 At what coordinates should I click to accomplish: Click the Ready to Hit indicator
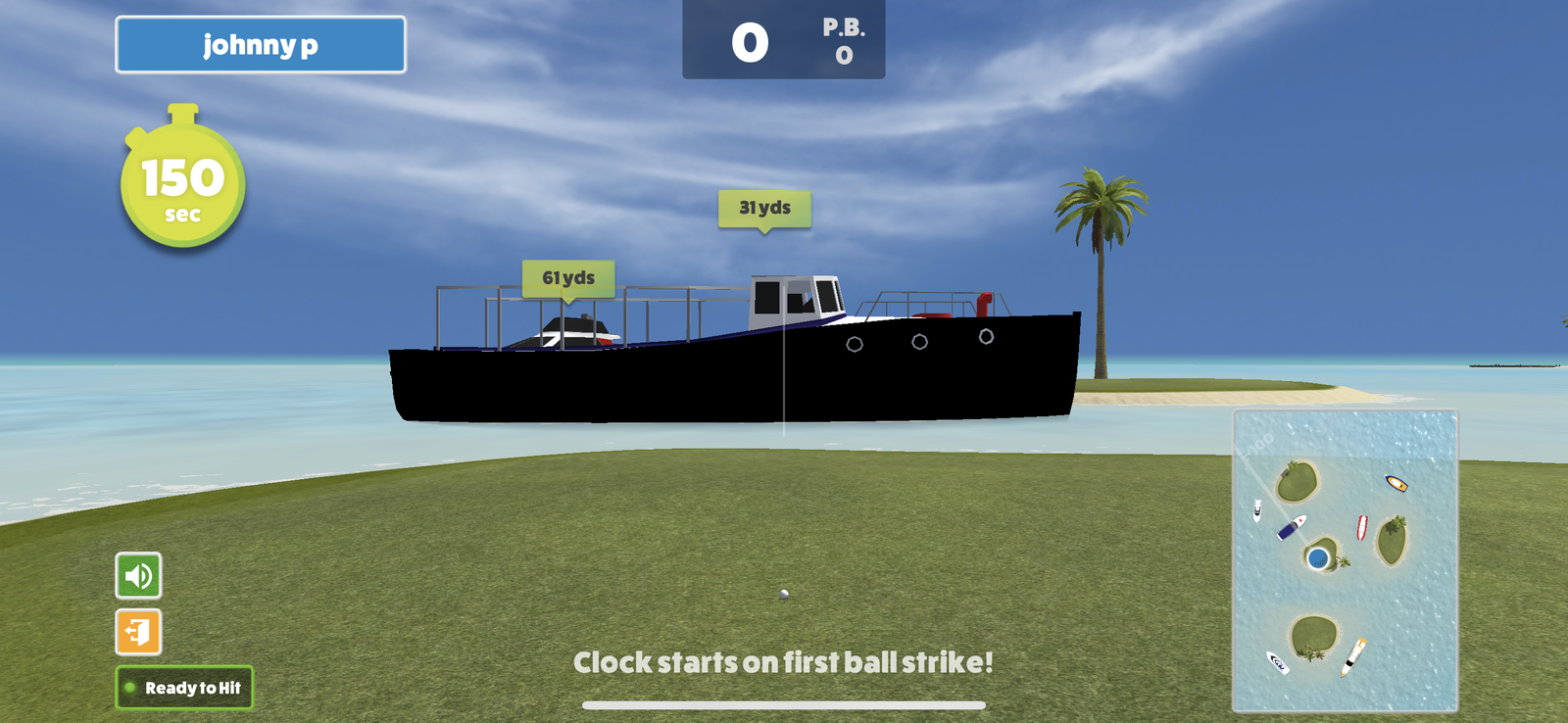(184, 688)
